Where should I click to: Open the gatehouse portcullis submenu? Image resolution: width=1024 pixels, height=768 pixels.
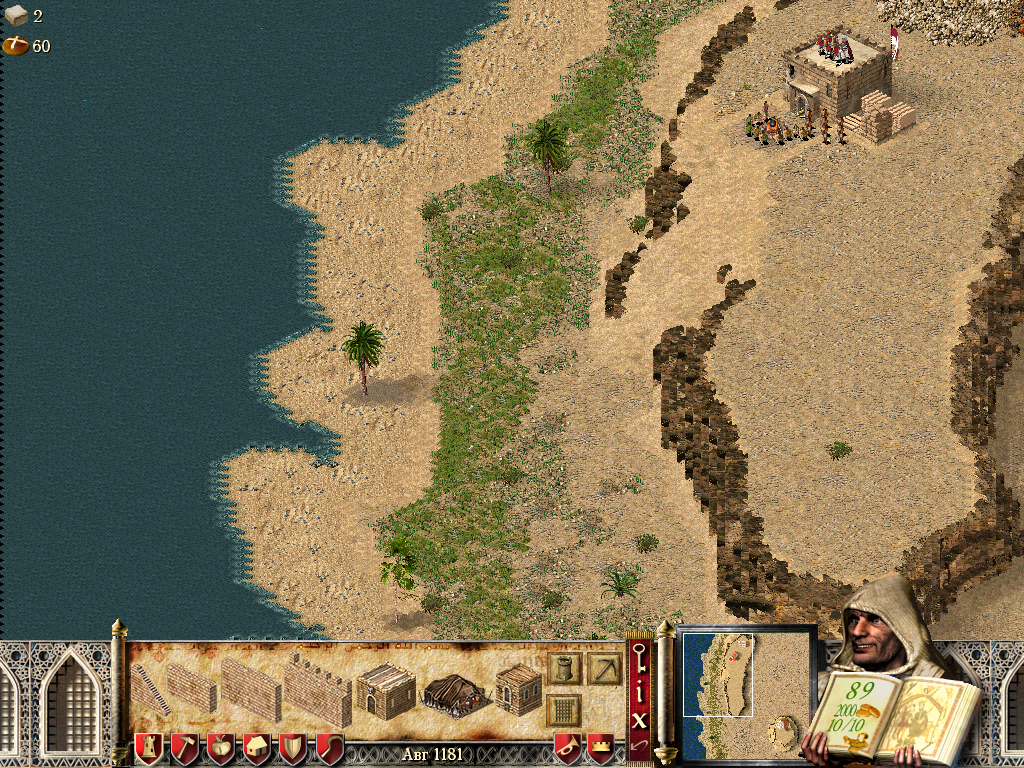click(x=563, y=710)
